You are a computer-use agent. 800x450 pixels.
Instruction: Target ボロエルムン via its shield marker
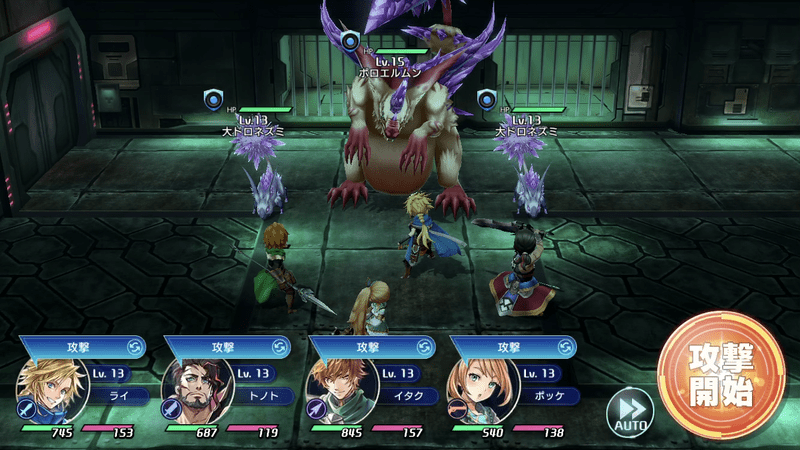click(x=349, y=42)
